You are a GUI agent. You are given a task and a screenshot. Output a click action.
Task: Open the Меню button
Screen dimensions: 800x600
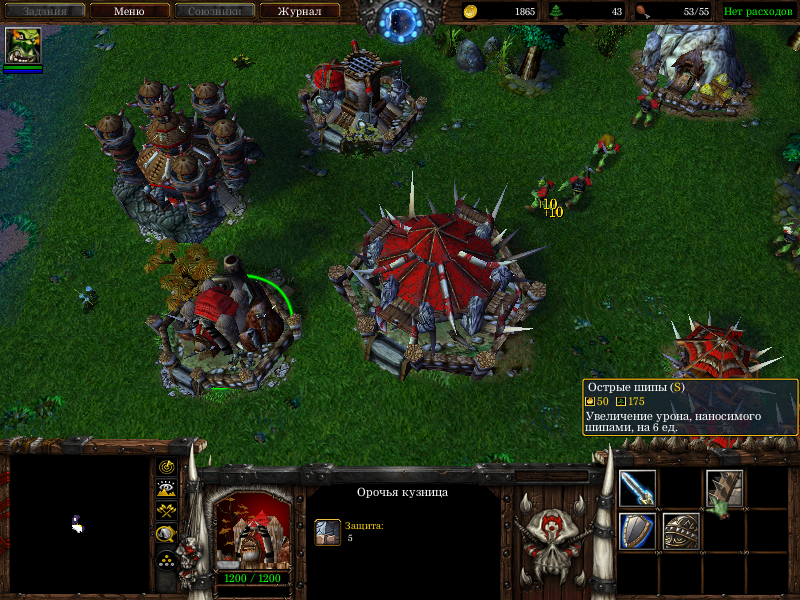129,12
